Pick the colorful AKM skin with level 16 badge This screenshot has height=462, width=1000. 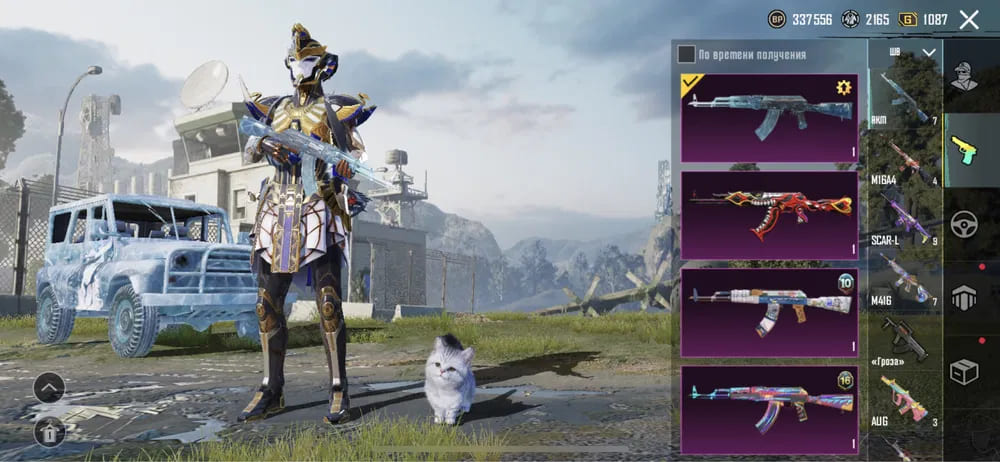coord(768,410)
